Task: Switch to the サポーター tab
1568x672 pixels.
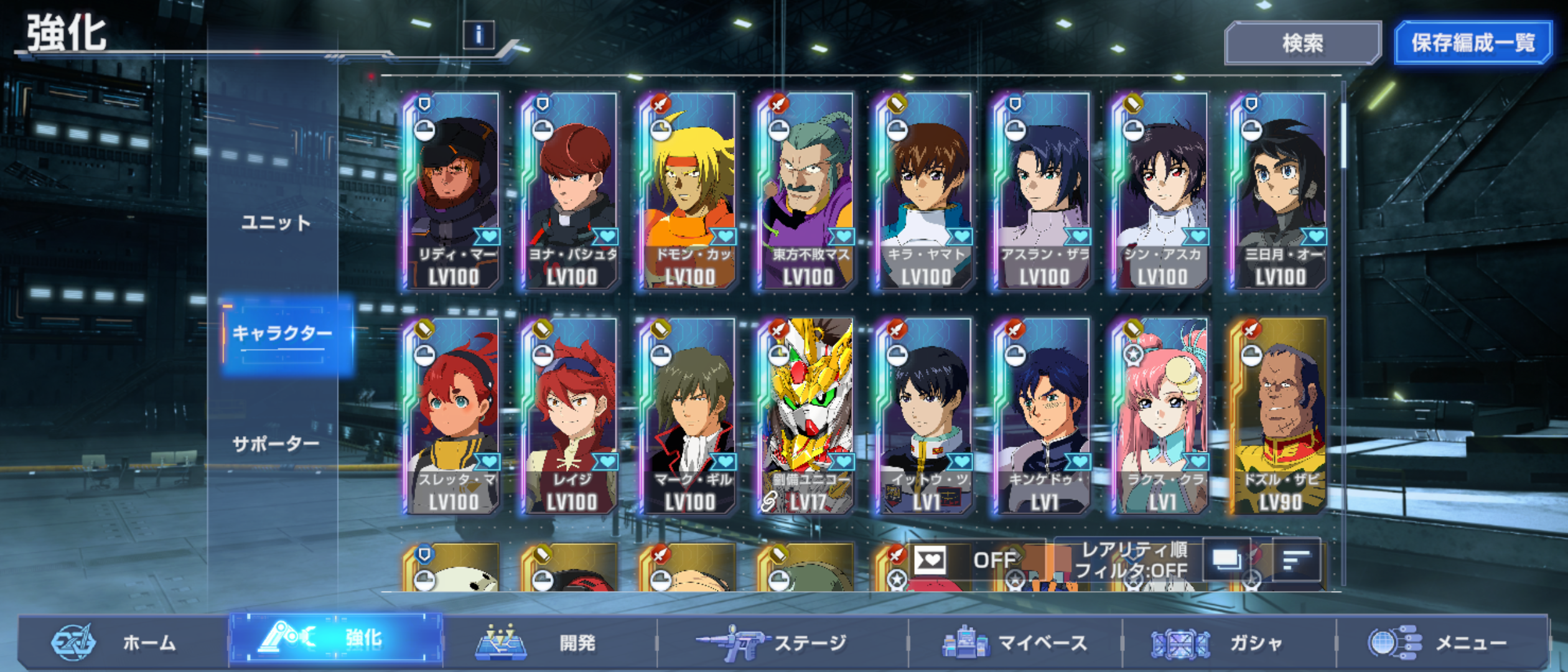Action: point(276,444)
